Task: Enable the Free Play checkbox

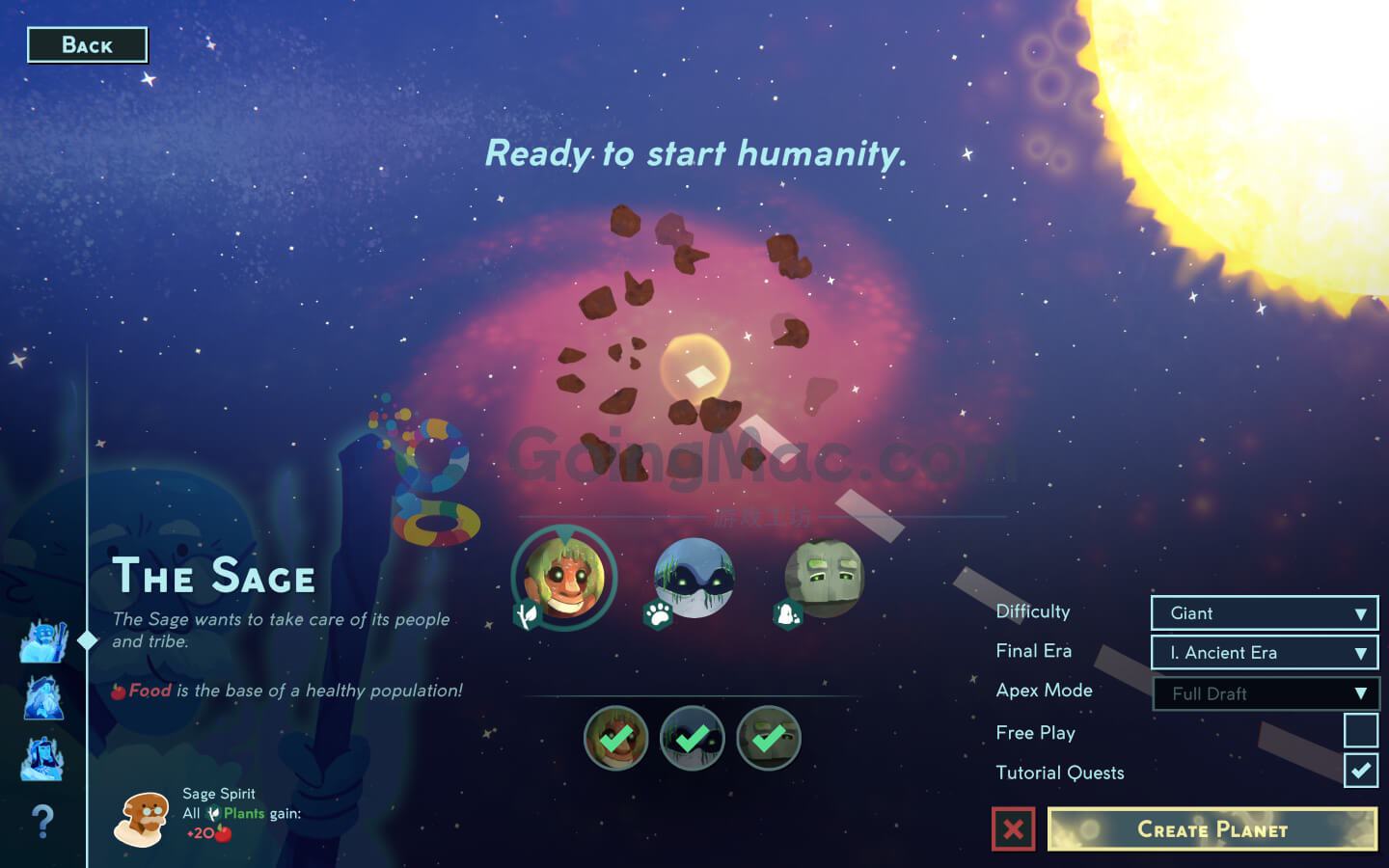Action: [1360, 731]
